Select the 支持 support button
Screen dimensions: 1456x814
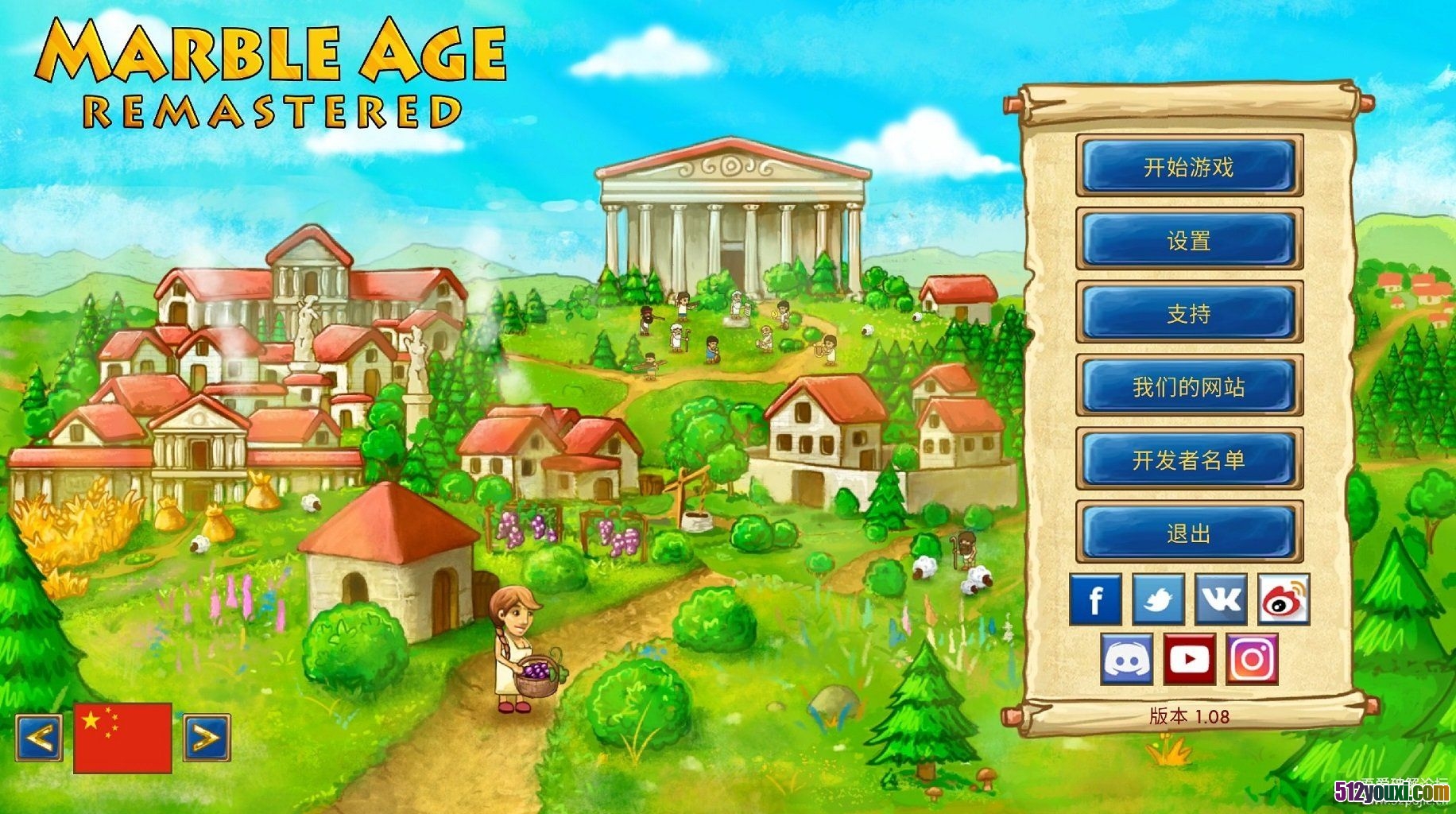pos(1189,312)
